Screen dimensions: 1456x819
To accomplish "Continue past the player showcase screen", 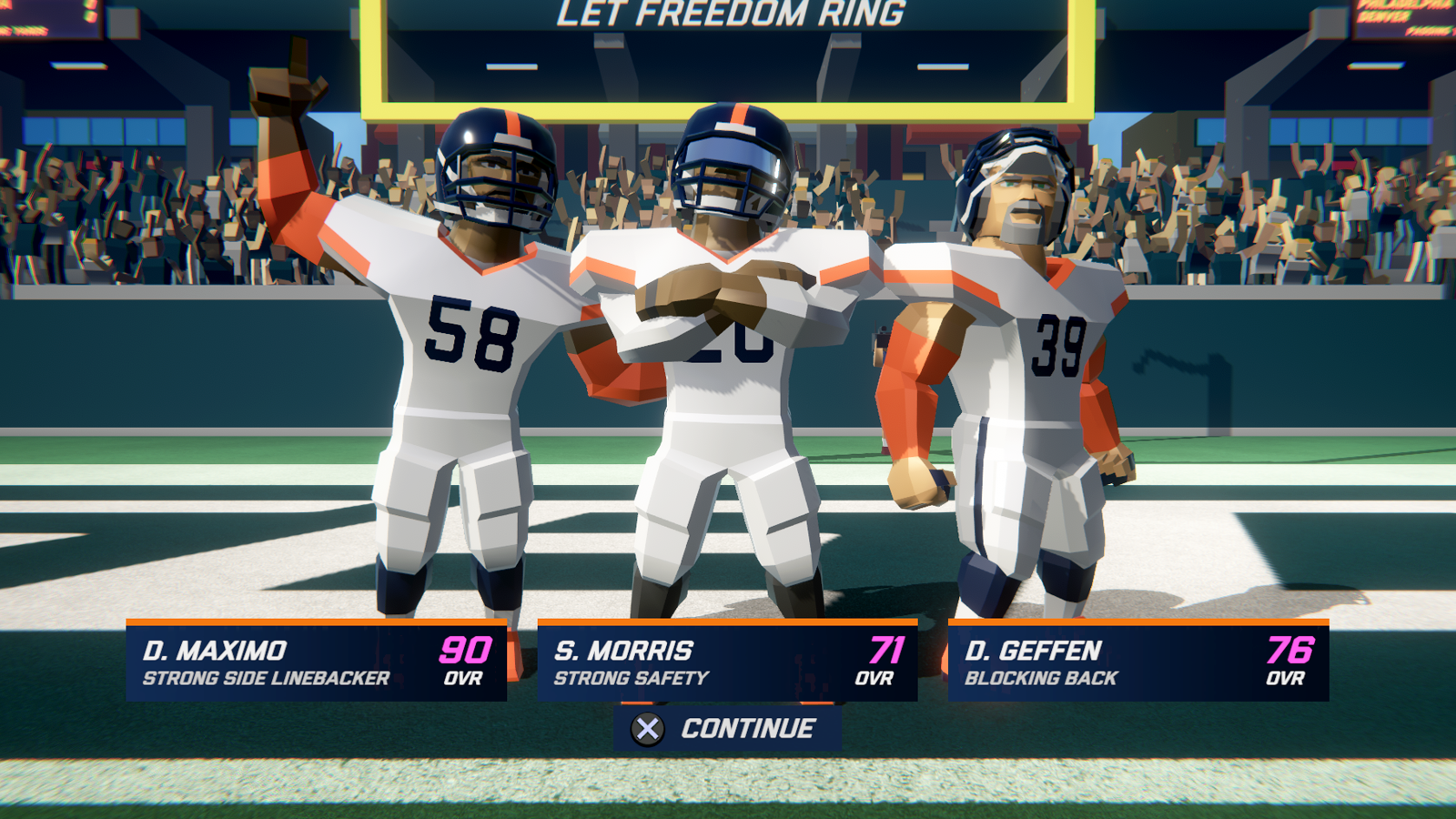I will coord(726,729).
